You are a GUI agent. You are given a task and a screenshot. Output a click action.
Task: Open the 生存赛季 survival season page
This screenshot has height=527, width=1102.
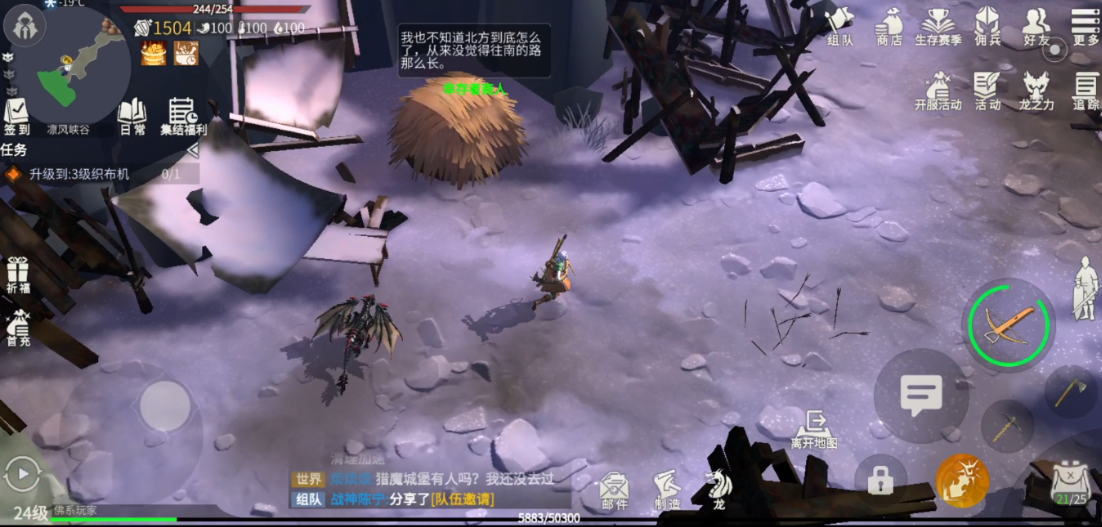[x=938, y=26]
